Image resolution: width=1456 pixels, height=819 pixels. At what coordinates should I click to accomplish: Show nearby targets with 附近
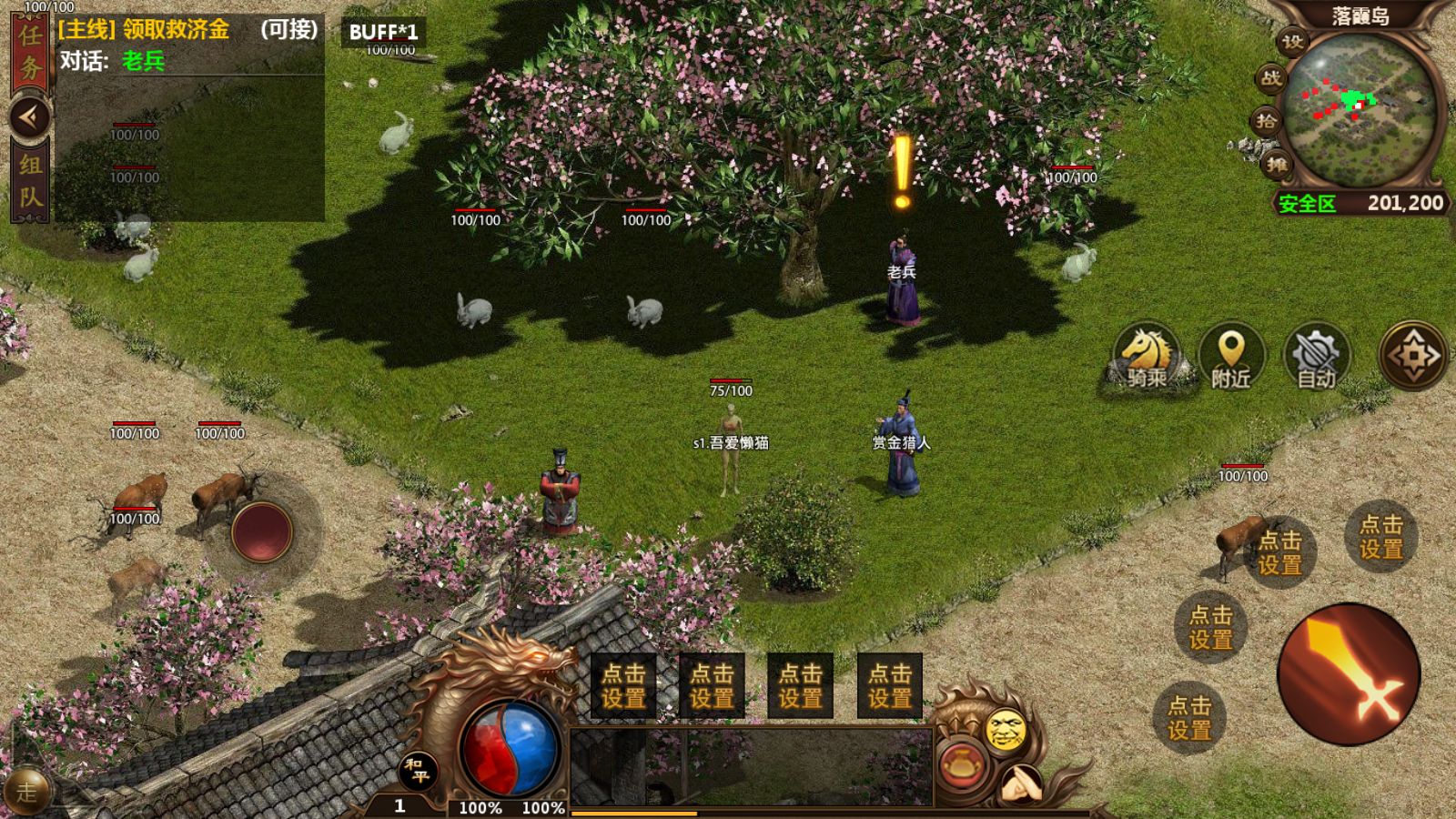(1230, 357)
